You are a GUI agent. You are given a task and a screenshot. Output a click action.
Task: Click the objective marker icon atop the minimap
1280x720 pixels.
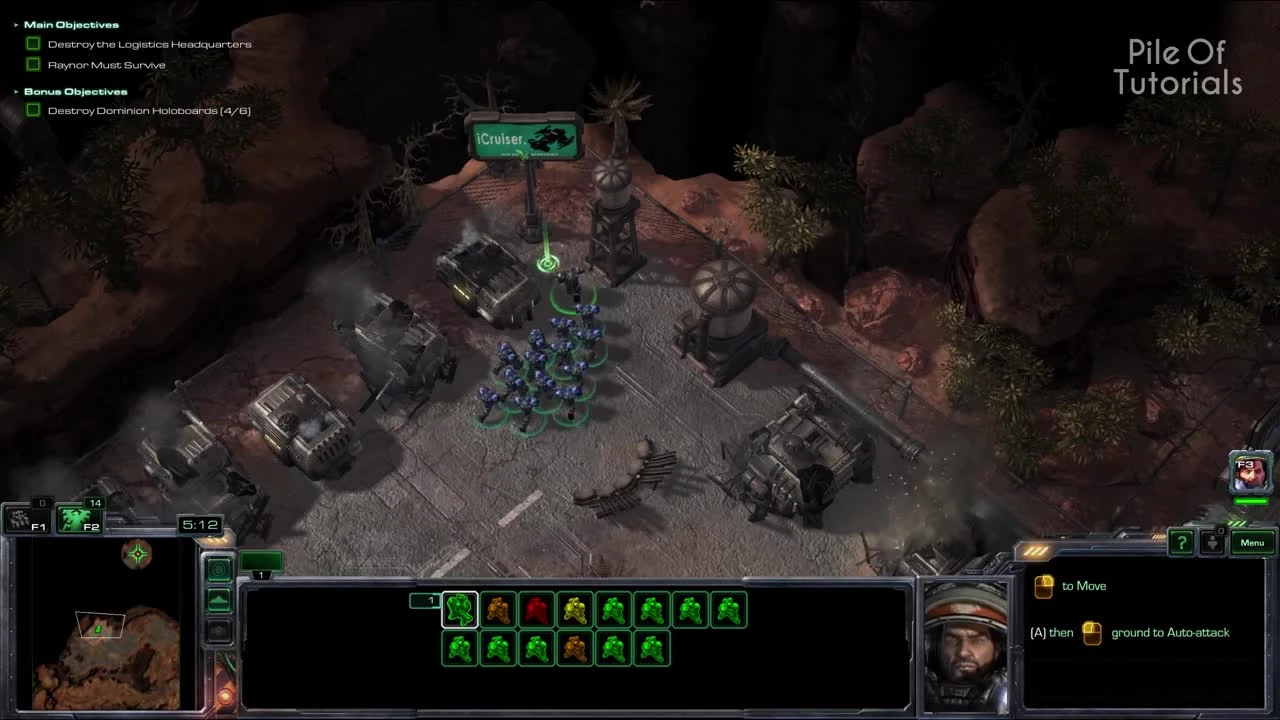click(x=137, y=554)
